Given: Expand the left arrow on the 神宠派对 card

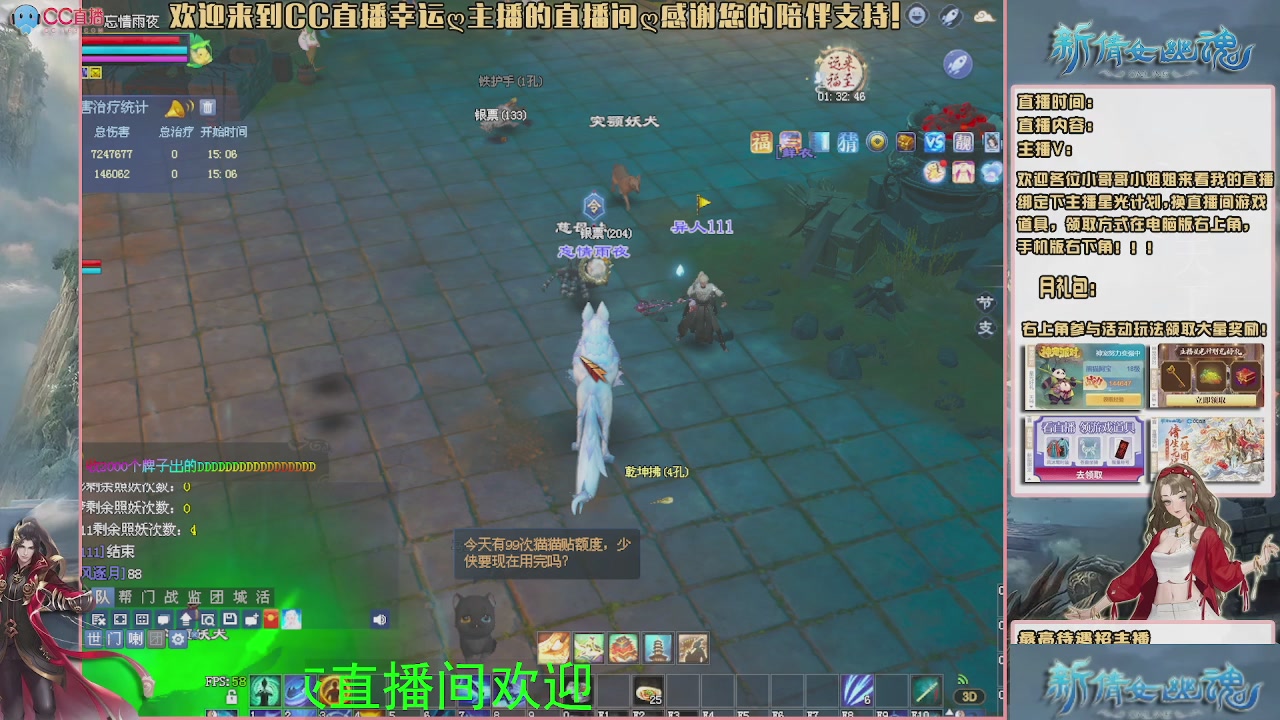Looking at the screenshot, I should [x=1030, y=406].
